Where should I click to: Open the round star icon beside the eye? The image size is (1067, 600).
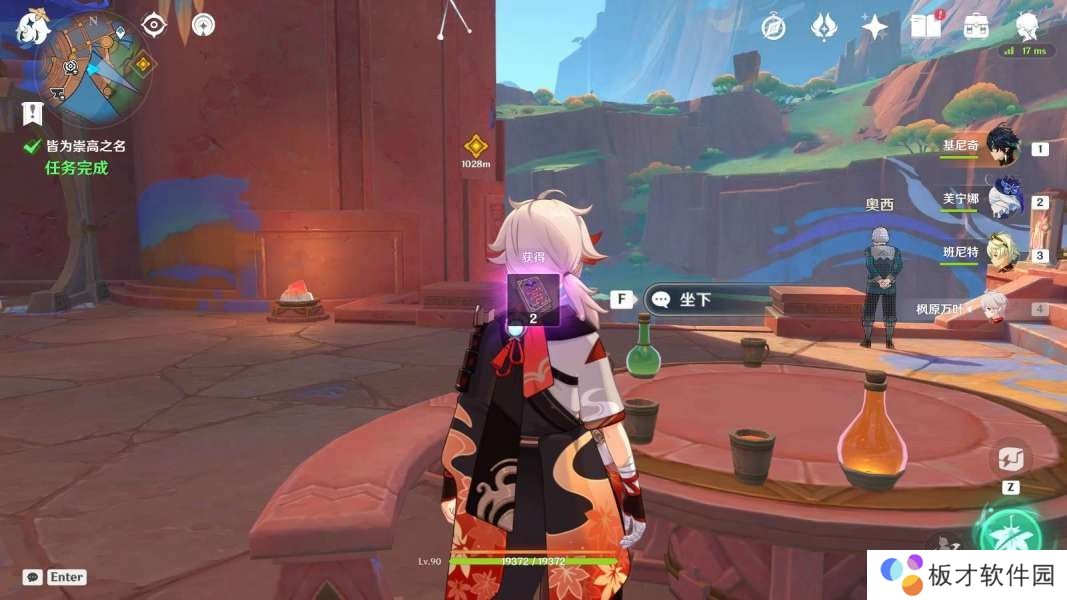(x=203, y=25)
